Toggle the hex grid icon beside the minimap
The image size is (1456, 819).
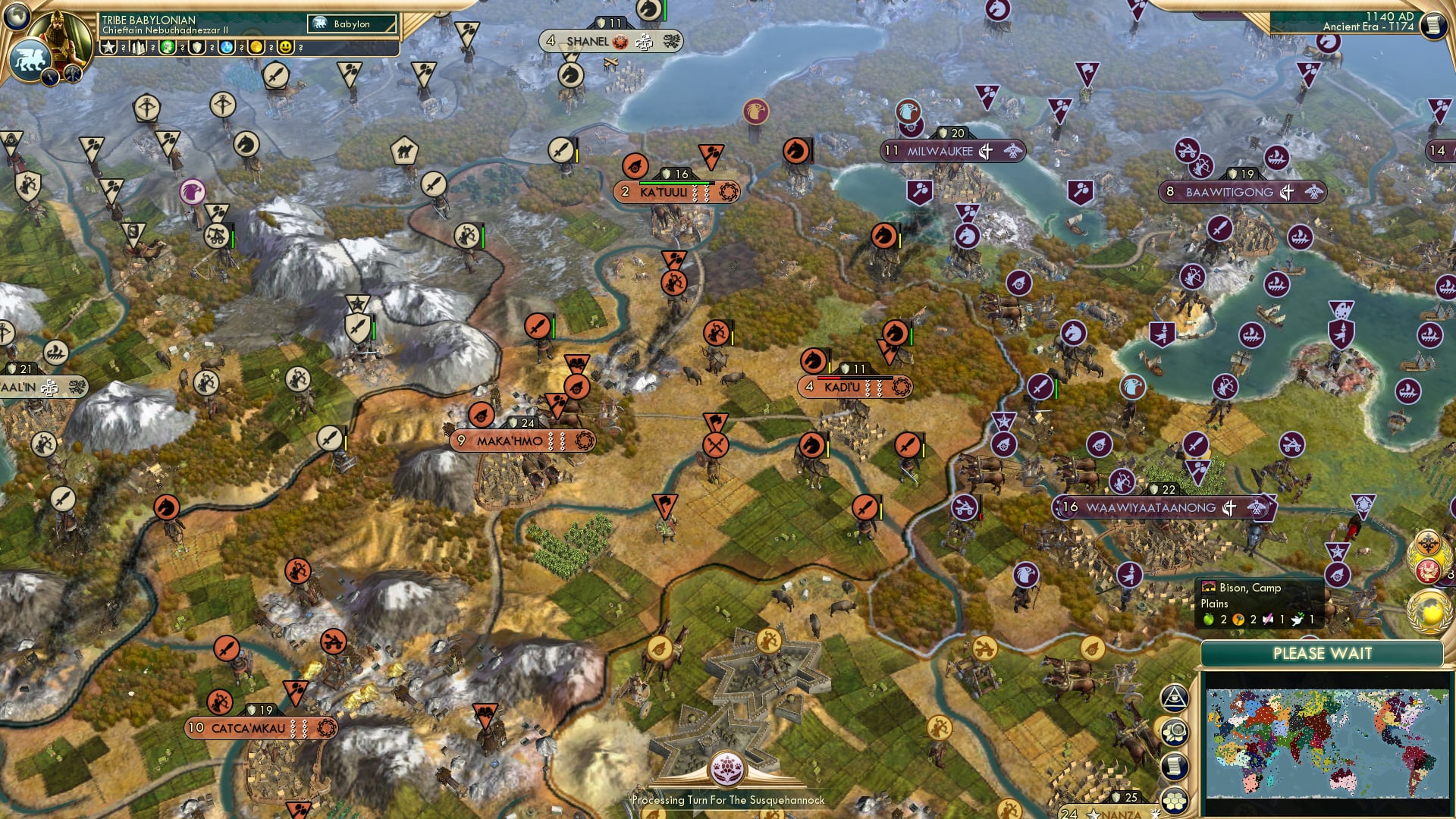tap(1174, 800)
